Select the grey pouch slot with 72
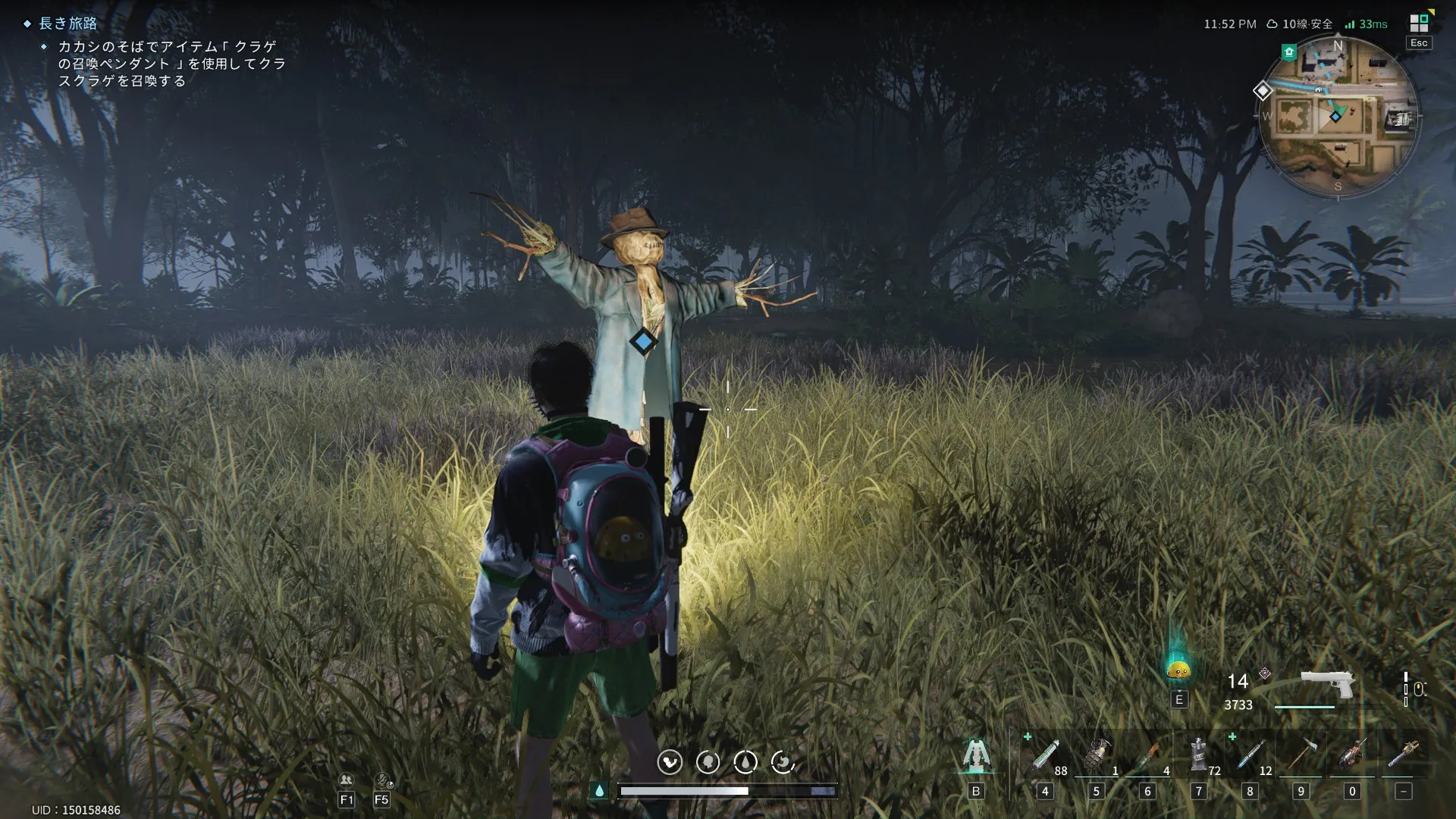This screenshot has width=1456, height=819. click(1199, 755)
